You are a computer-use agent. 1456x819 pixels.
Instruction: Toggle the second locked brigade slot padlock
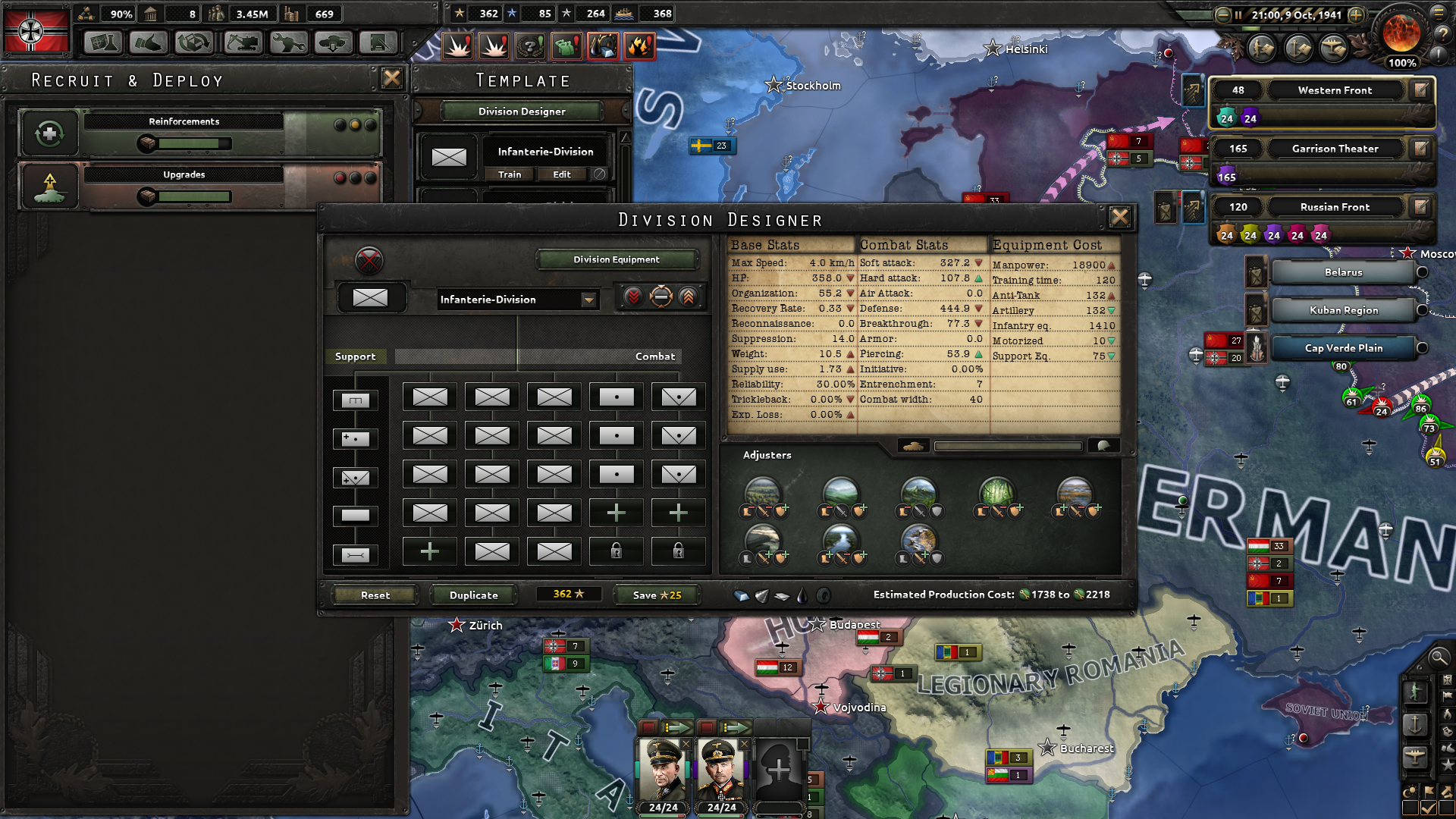point(678,551)
